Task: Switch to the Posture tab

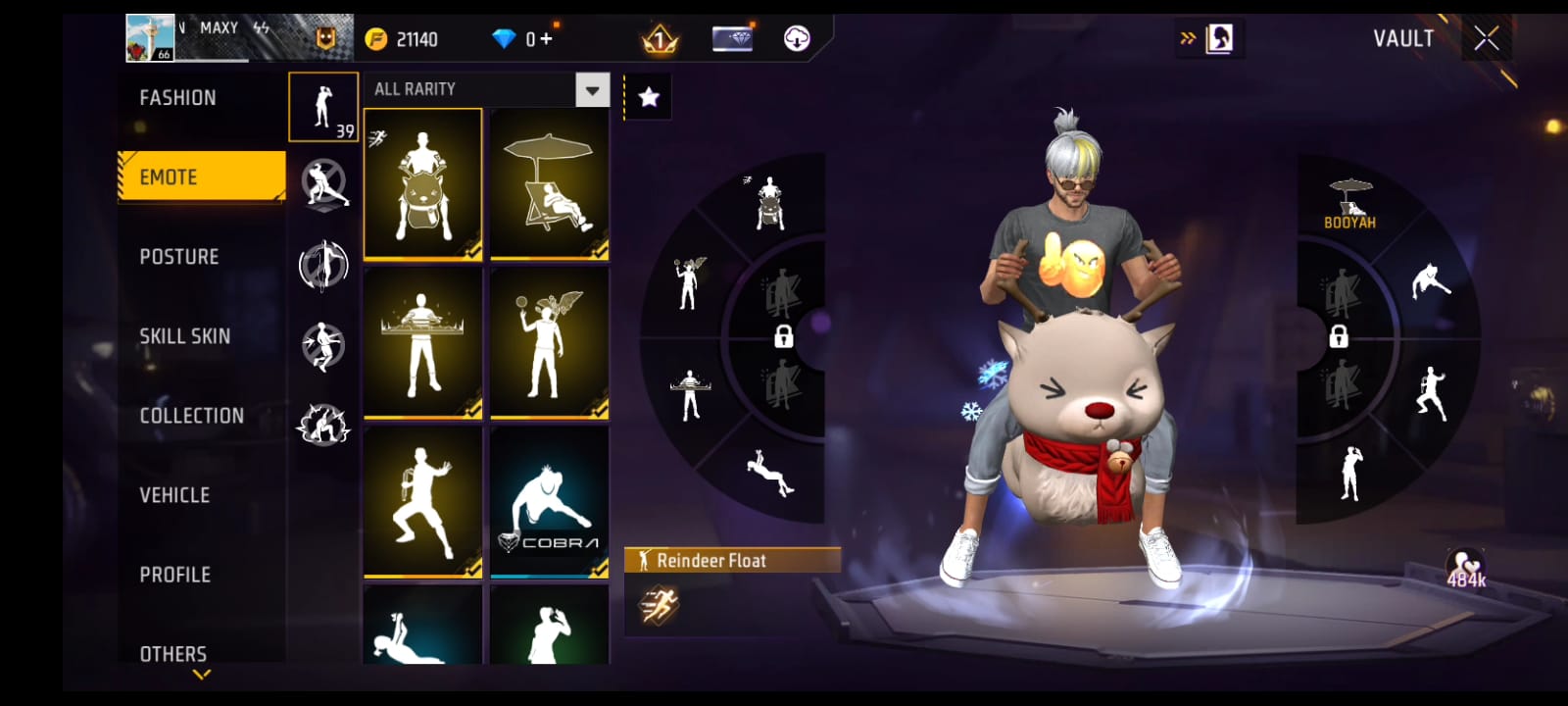Action: coord(179,256)
